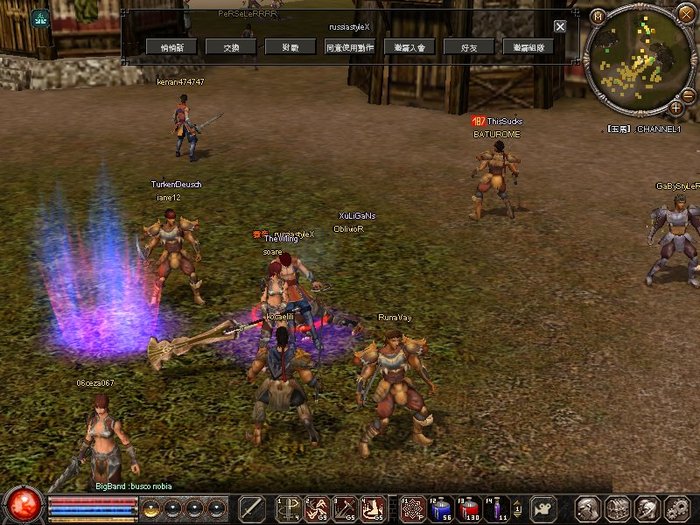Add player with 好友 friend button
This screenshot has height=525, width=700.
coord(470,47)
